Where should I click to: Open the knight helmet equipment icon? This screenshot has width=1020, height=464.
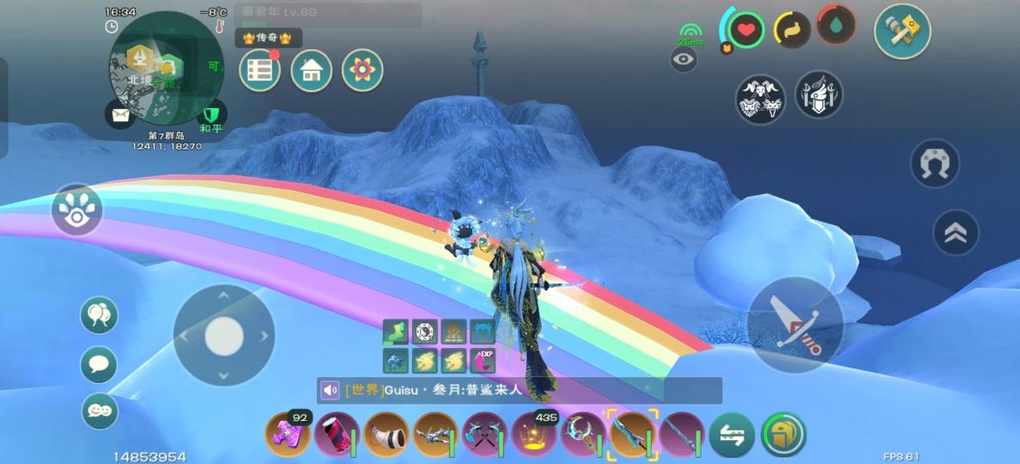(x=818, y=96)
